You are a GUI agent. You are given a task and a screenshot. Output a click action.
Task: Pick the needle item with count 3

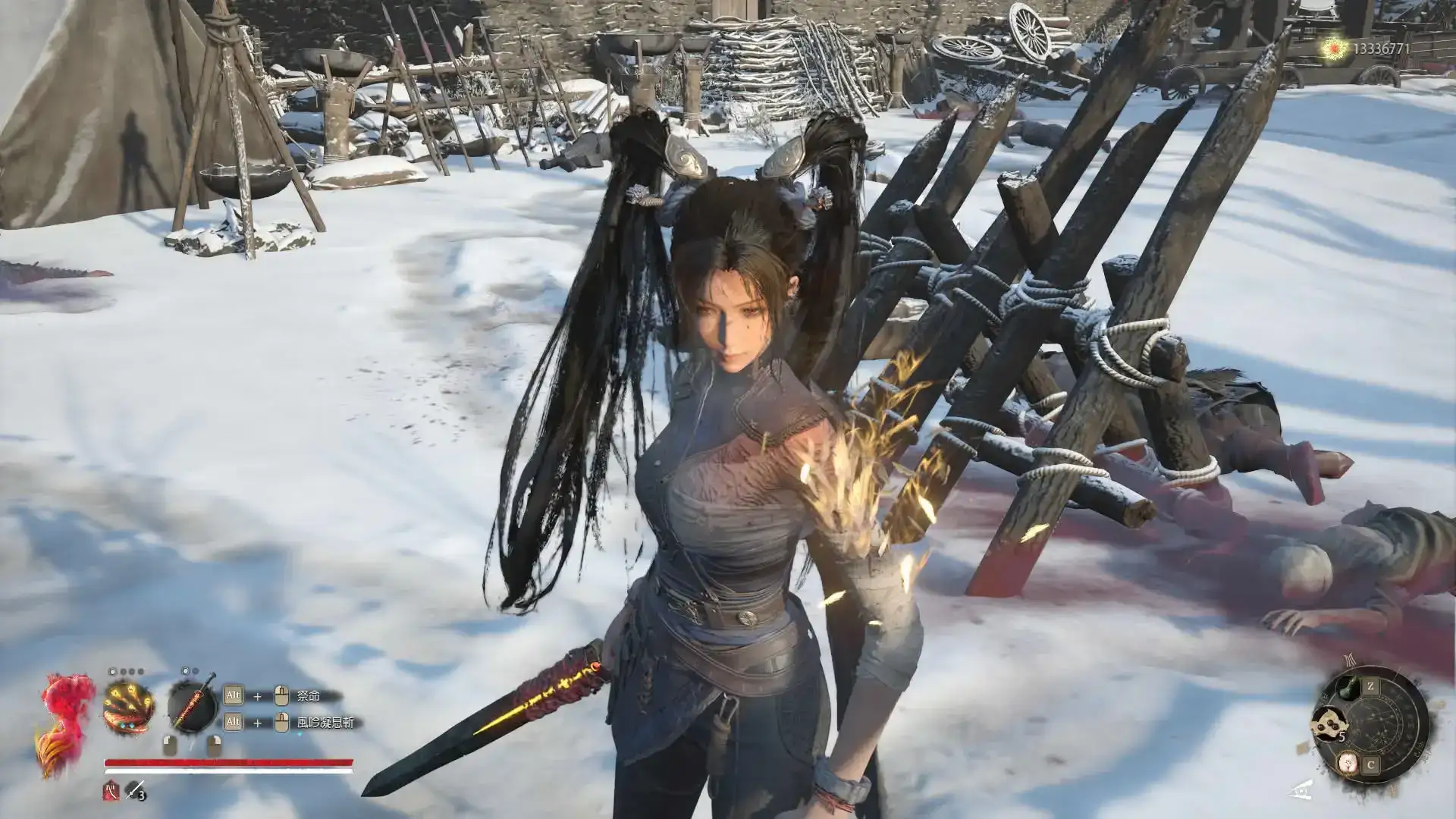click(x=135, y=790)
